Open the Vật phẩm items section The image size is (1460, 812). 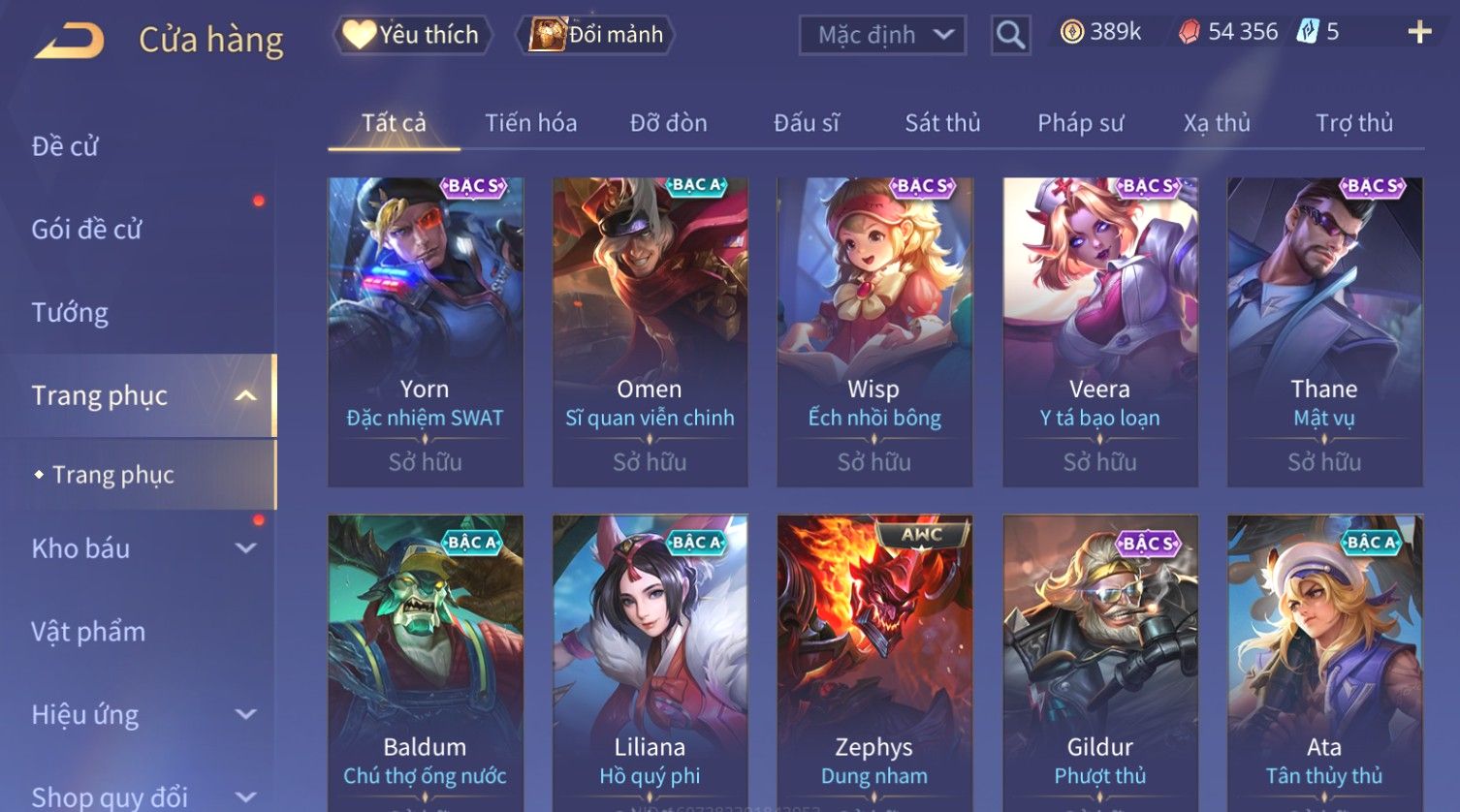pyautogui.click(x=88, y=632)
